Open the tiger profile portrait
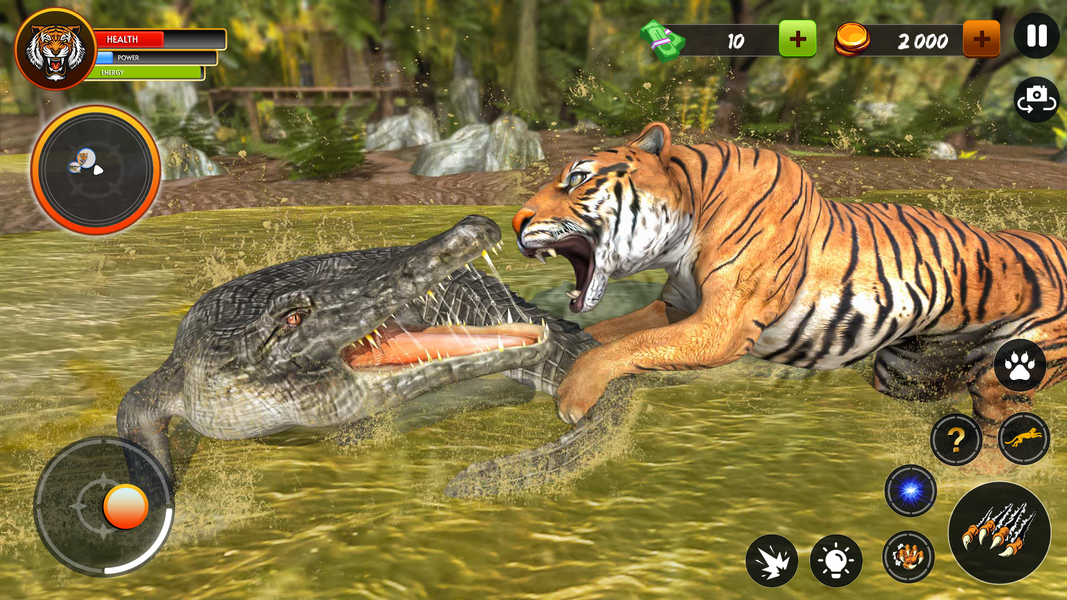Image resolution: width=1067 pixels, height=600 pixels. (x=55, y=49)
